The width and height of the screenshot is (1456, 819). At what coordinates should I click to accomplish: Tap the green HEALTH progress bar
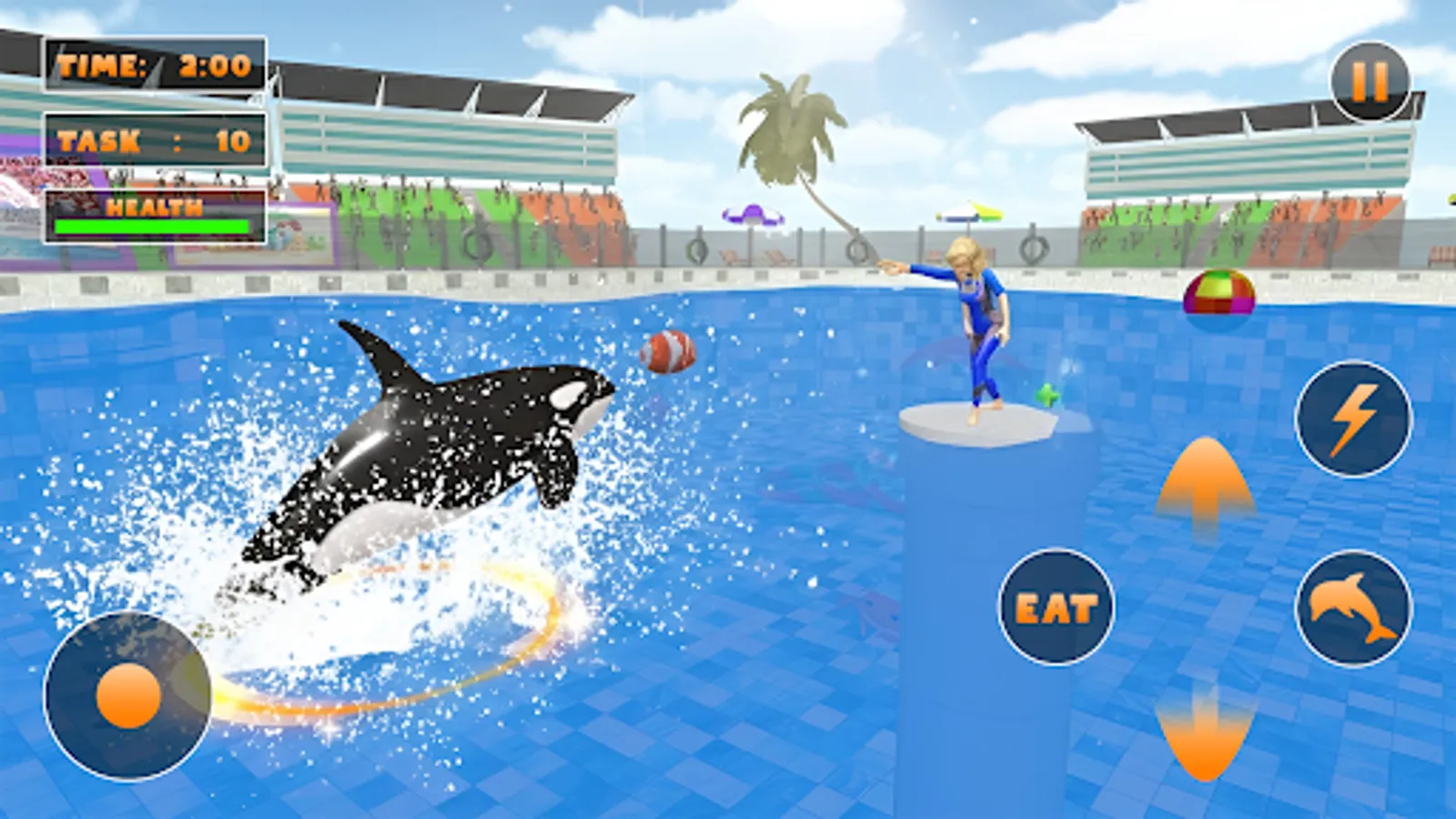click(x=150, y=226)
